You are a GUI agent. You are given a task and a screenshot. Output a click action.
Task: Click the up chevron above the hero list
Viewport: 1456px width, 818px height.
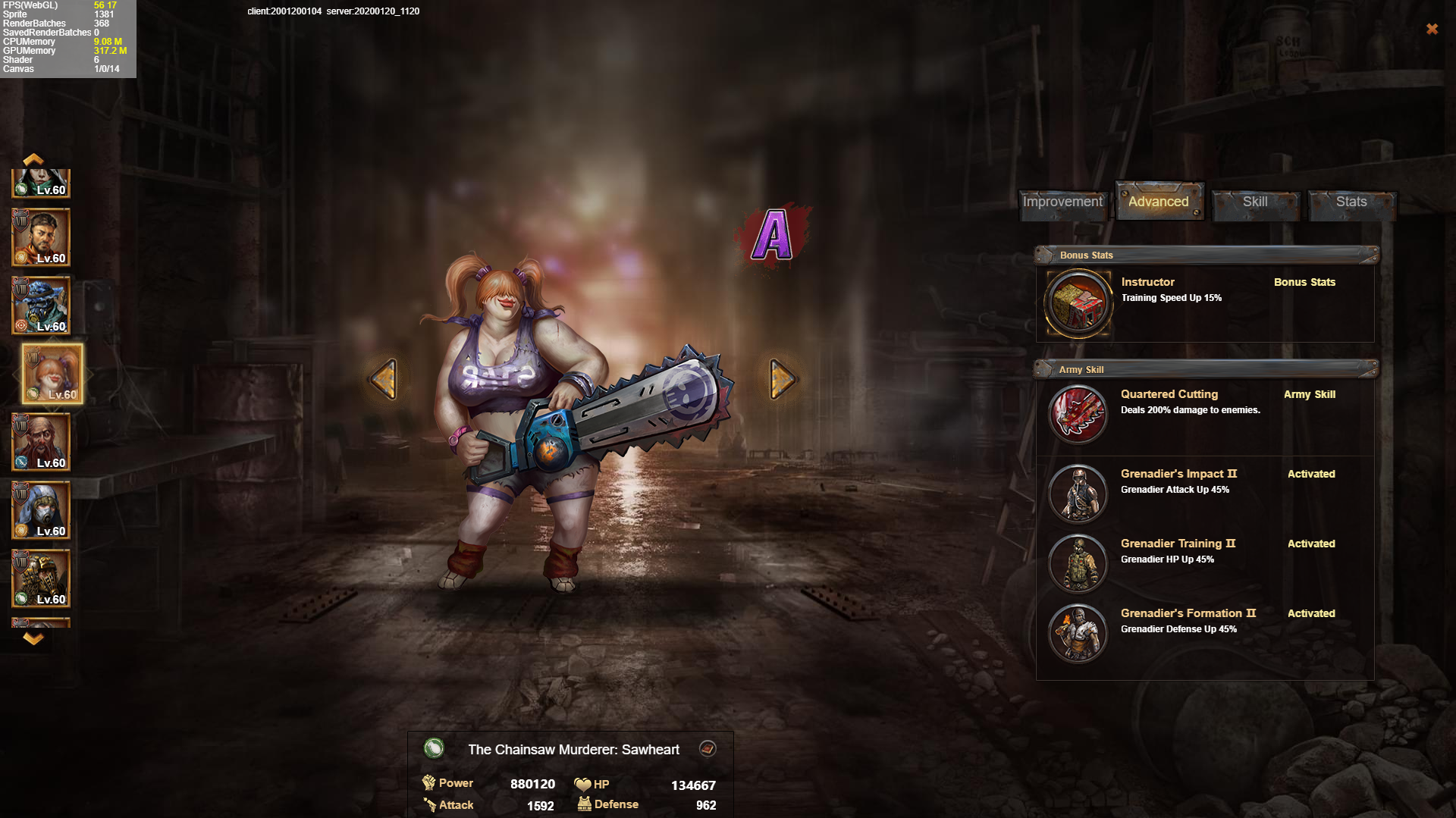tap(33, 159)
